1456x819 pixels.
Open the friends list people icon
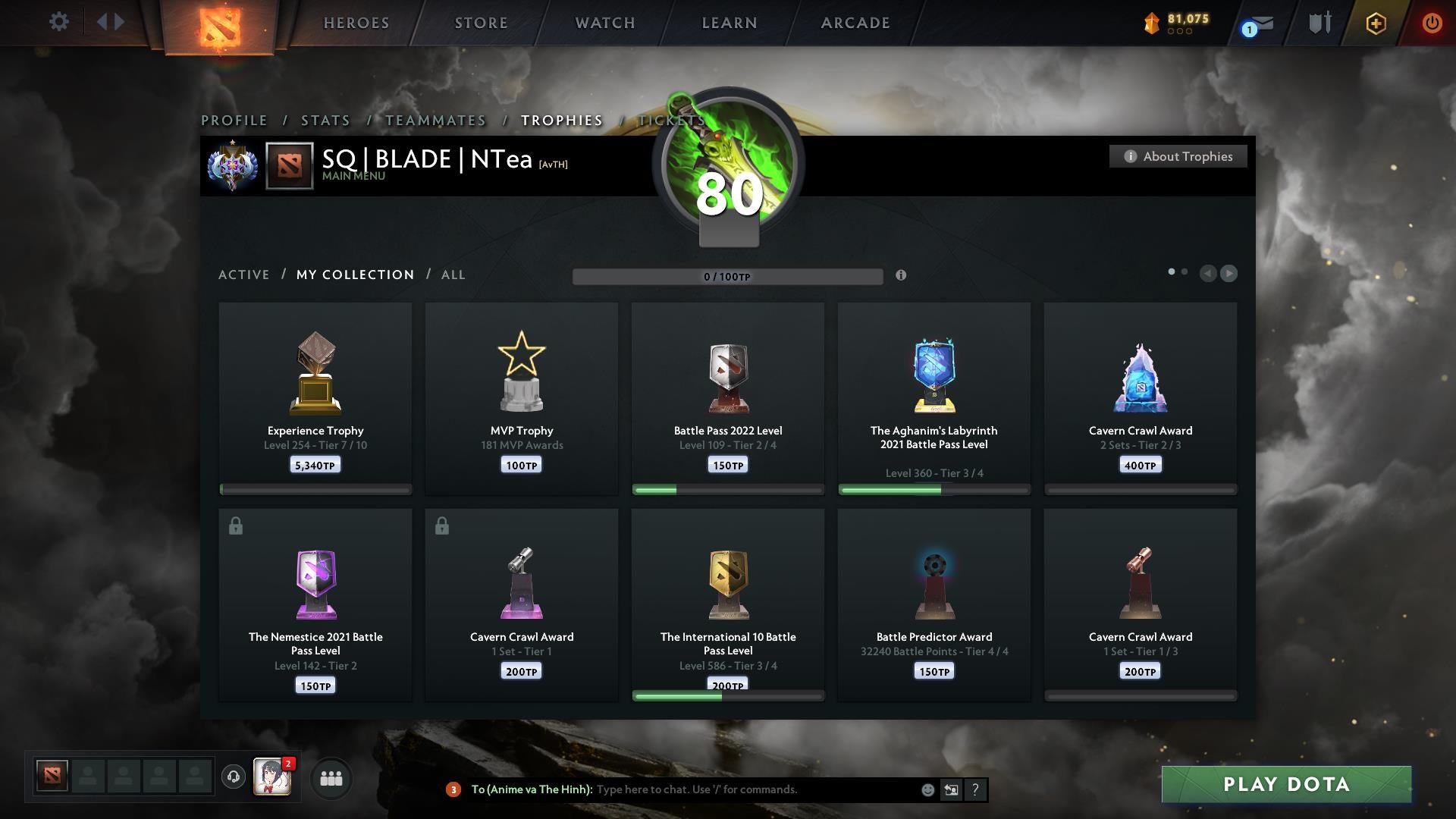tap(331, 778)
